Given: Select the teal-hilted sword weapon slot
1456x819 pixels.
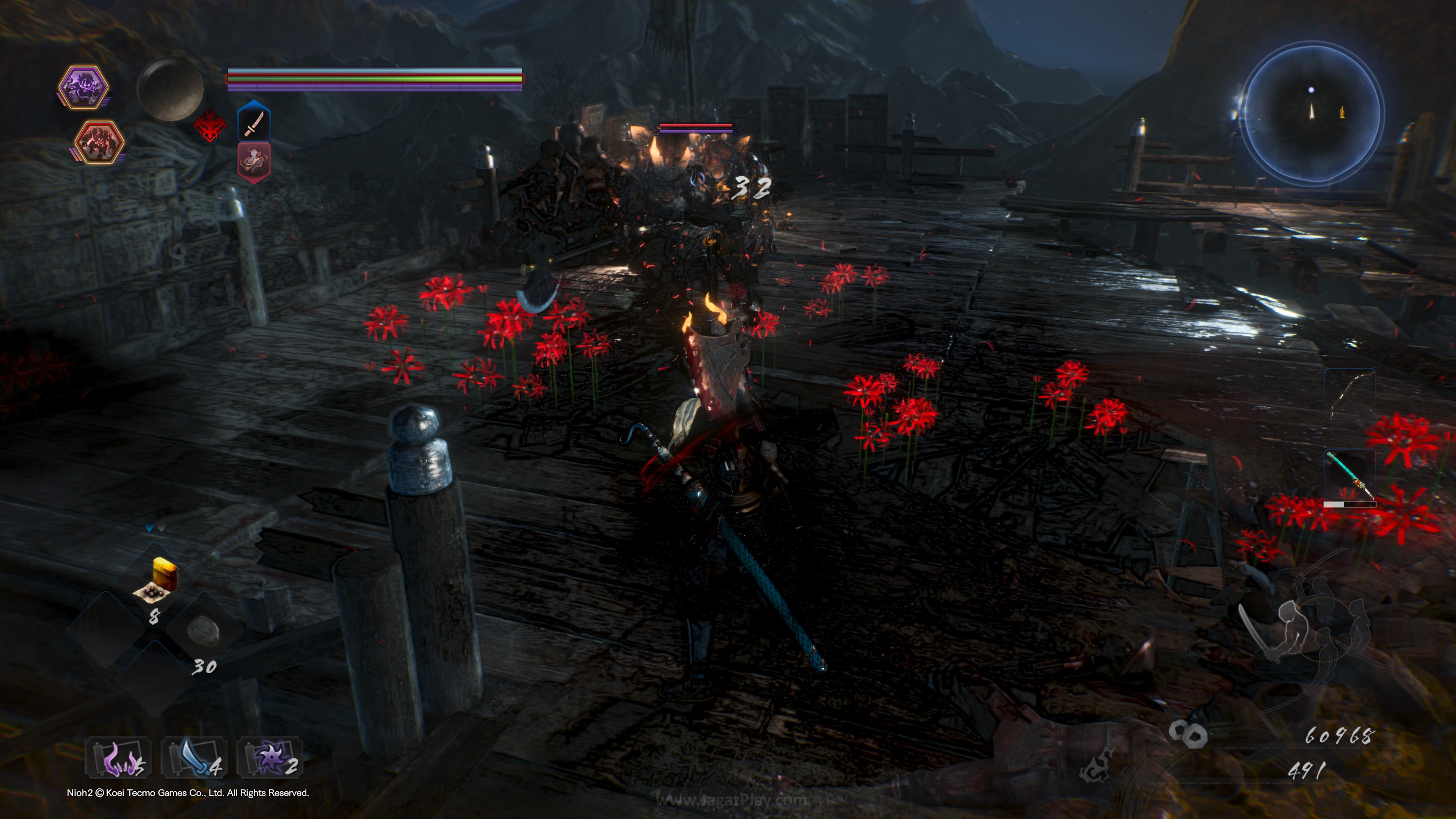Looking at the screenshot, I should click(1349, 475).
